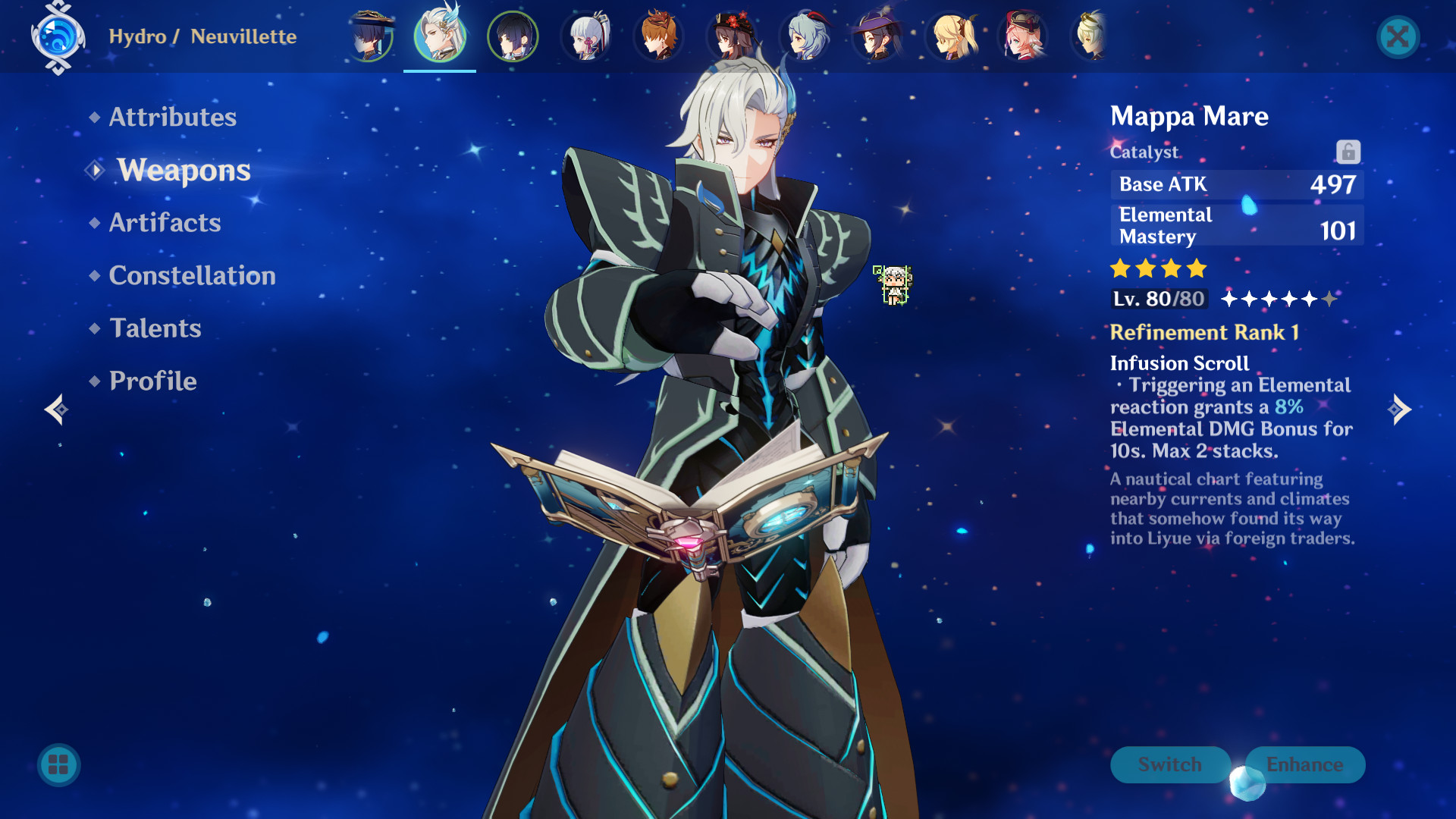The image size is (1456, 819).
Task: Go back using the left chevron arrow
Action: pos(55,409)
